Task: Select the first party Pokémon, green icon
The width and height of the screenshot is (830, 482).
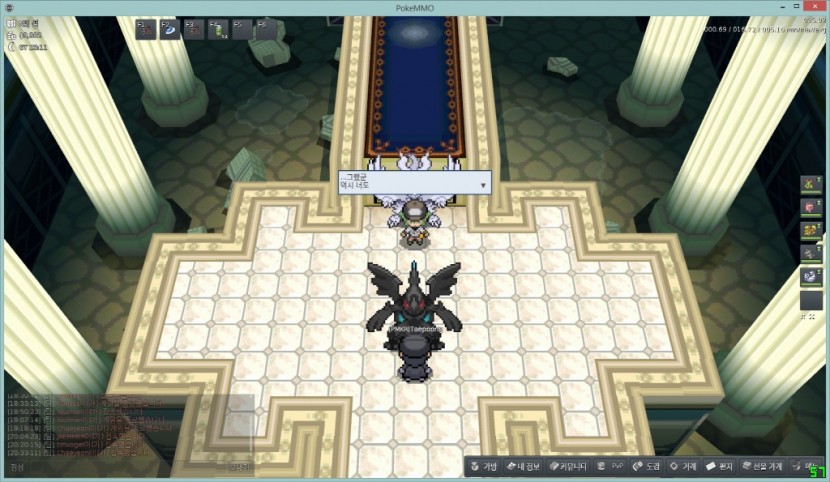Action: tap(811, 186)
